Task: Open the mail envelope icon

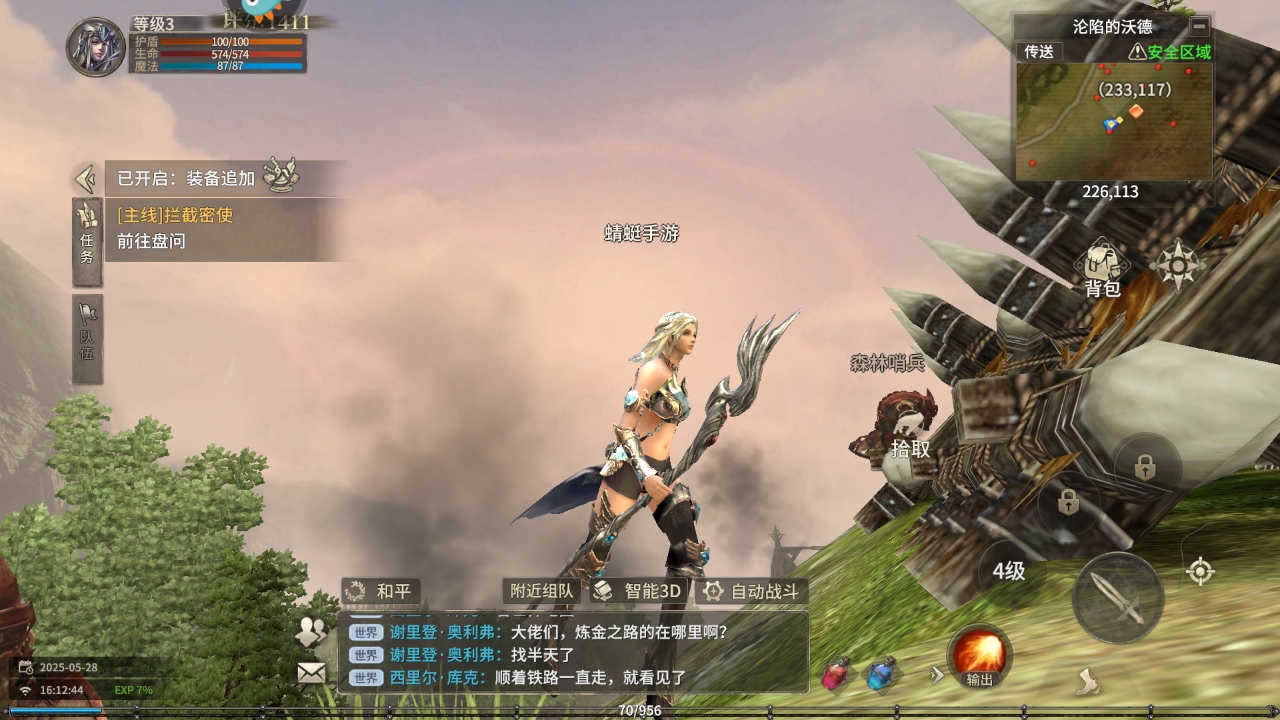Action: coord(312,673)
